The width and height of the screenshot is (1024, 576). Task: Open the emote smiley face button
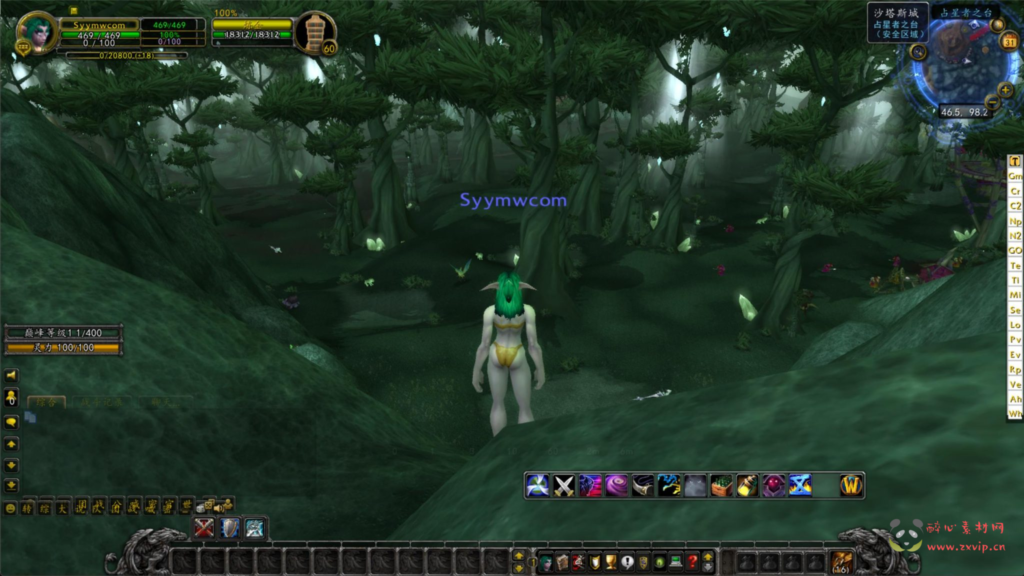click(11, 508)
